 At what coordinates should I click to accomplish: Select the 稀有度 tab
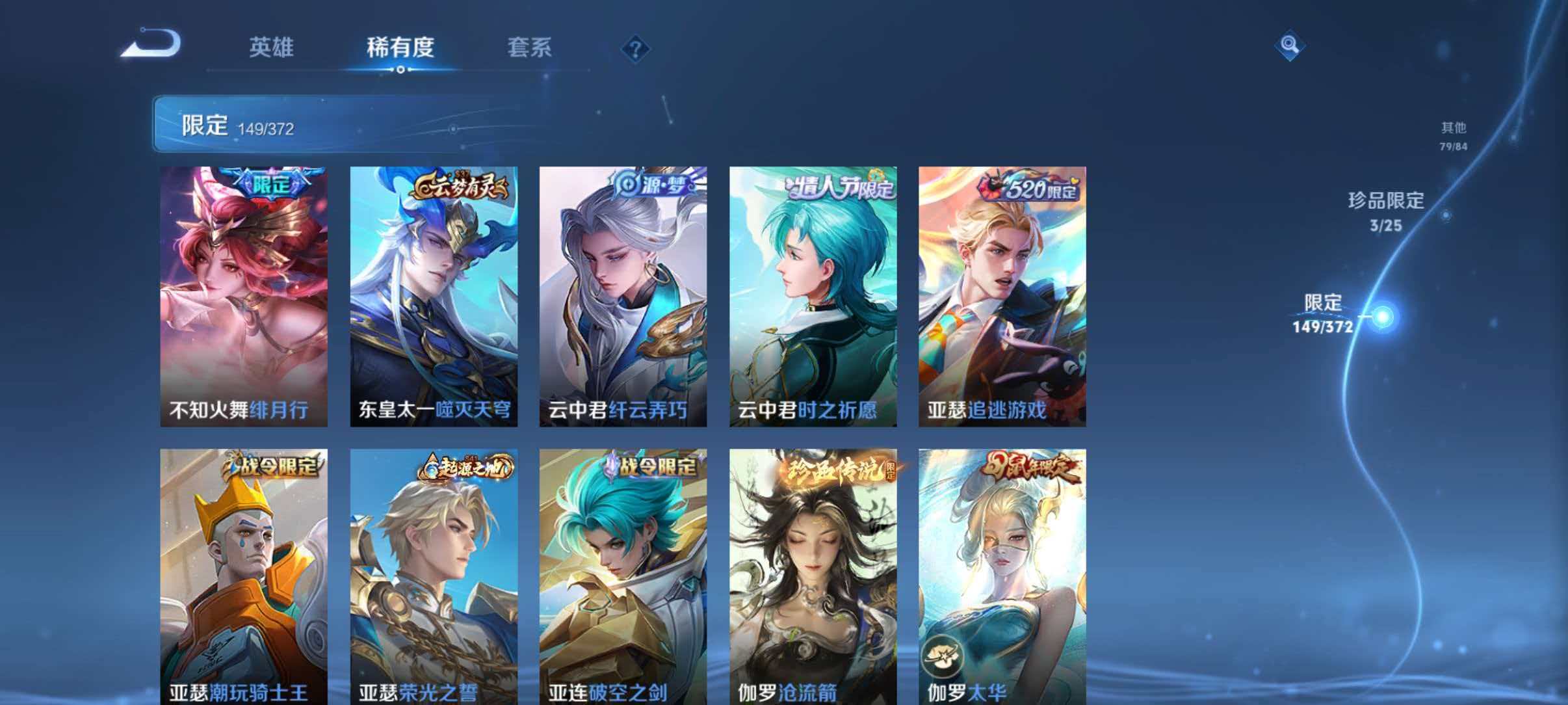[399, 48]
